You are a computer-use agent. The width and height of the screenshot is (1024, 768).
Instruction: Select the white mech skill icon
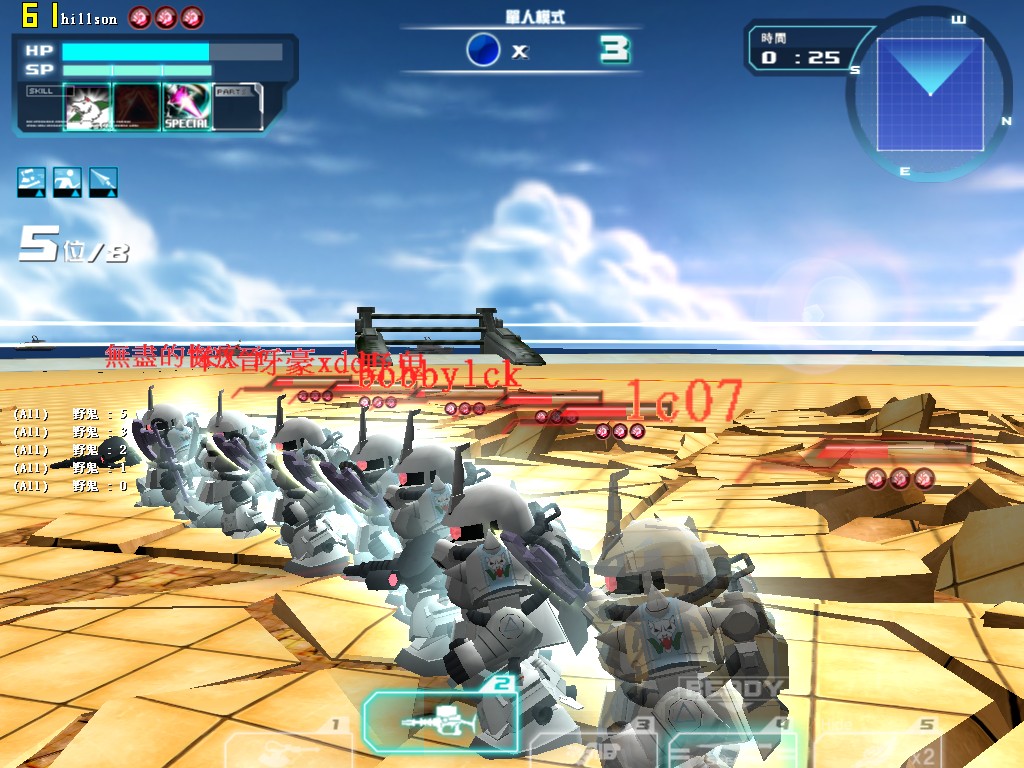87,107
